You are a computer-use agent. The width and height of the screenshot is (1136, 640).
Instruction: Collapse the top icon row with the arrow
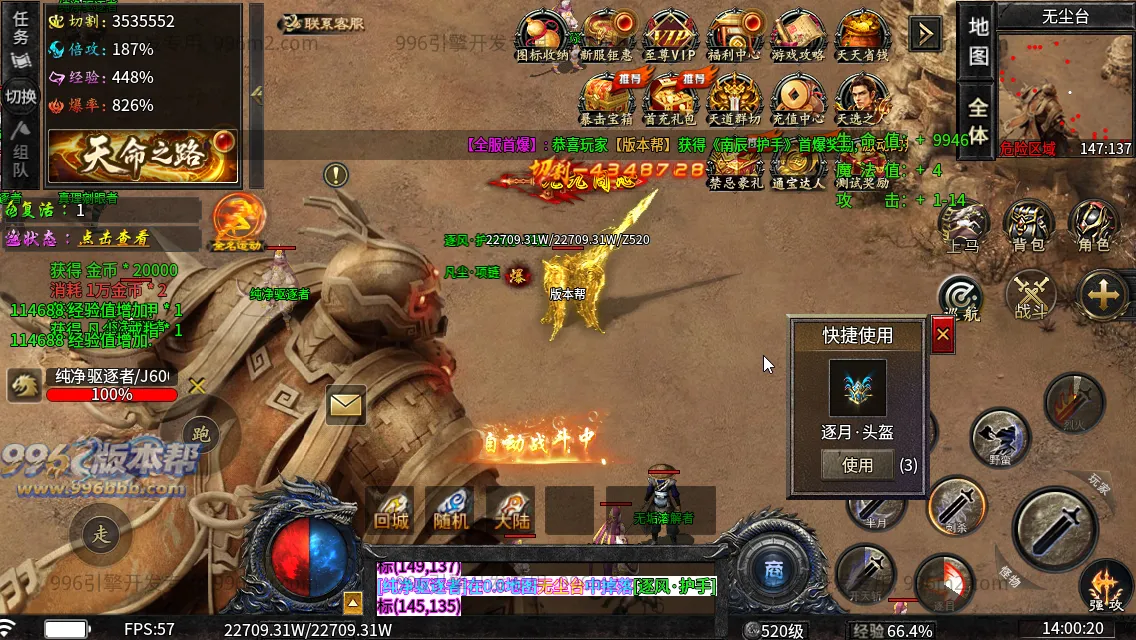[925, 35]
